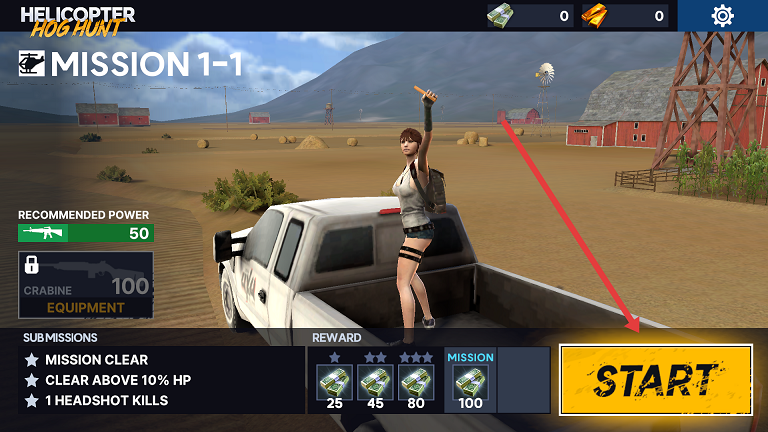Tap the gold bars currency counter
Image resolution: width=768 pixels, height=432 pixels.
[624, 16]
